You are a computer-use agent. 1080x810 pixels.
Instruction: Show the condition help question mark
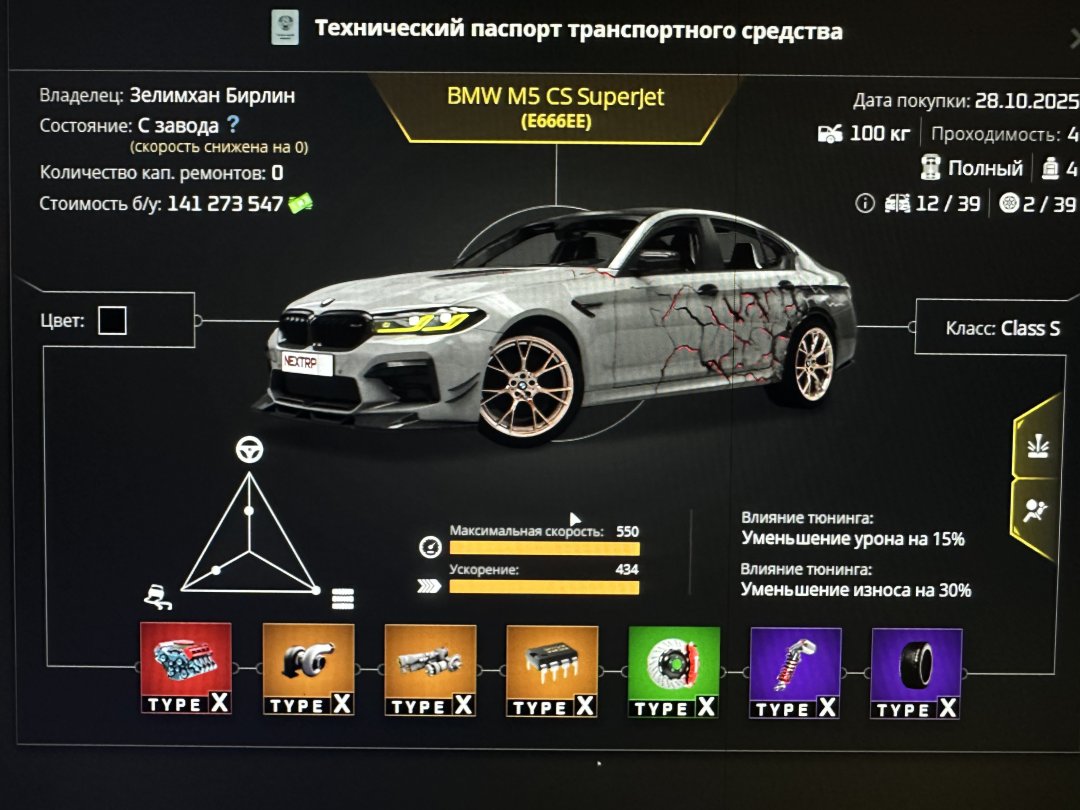coord(233,125)
